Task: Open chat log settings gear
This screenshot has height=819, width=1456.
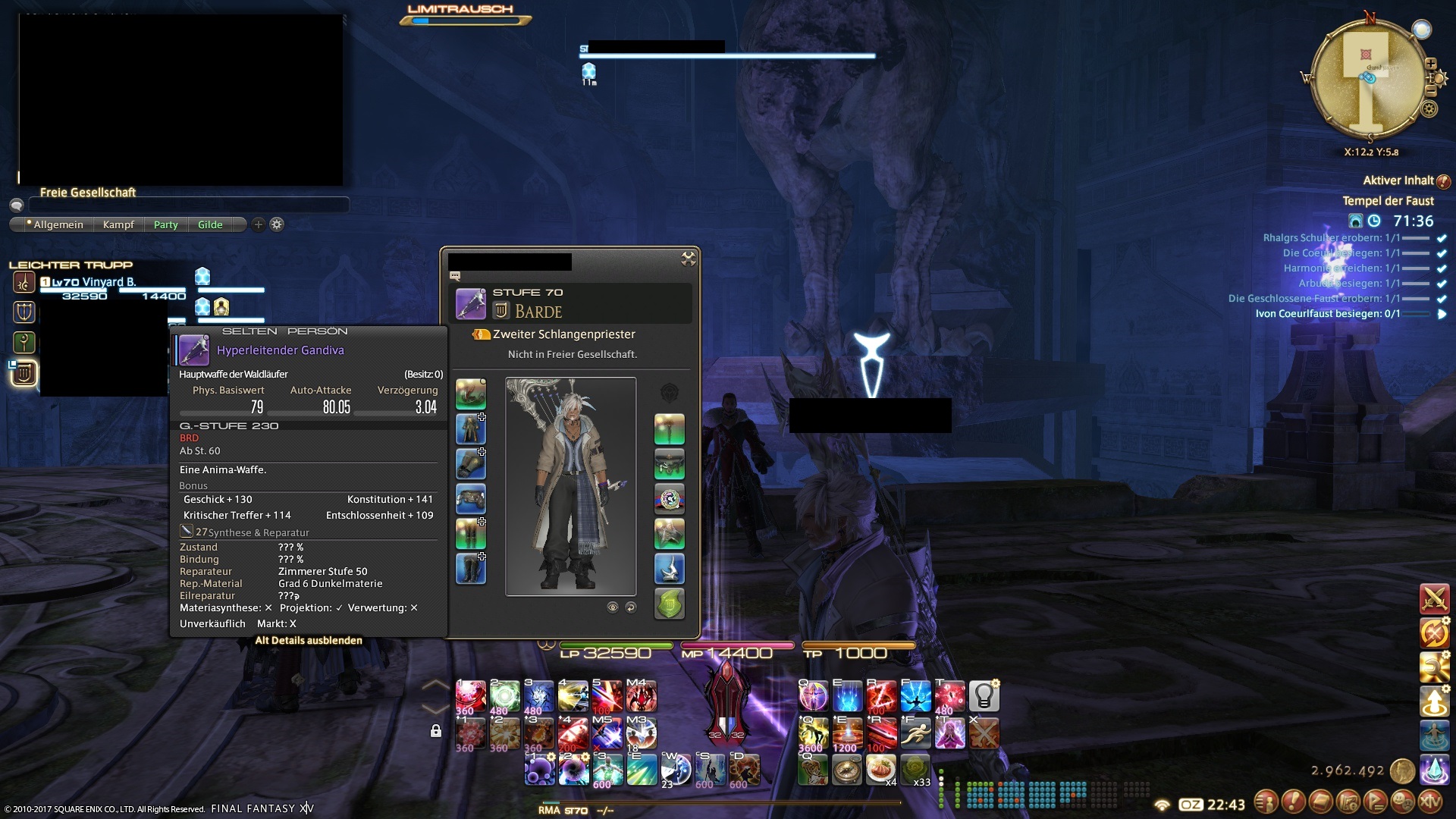Action: coord(277,224)
